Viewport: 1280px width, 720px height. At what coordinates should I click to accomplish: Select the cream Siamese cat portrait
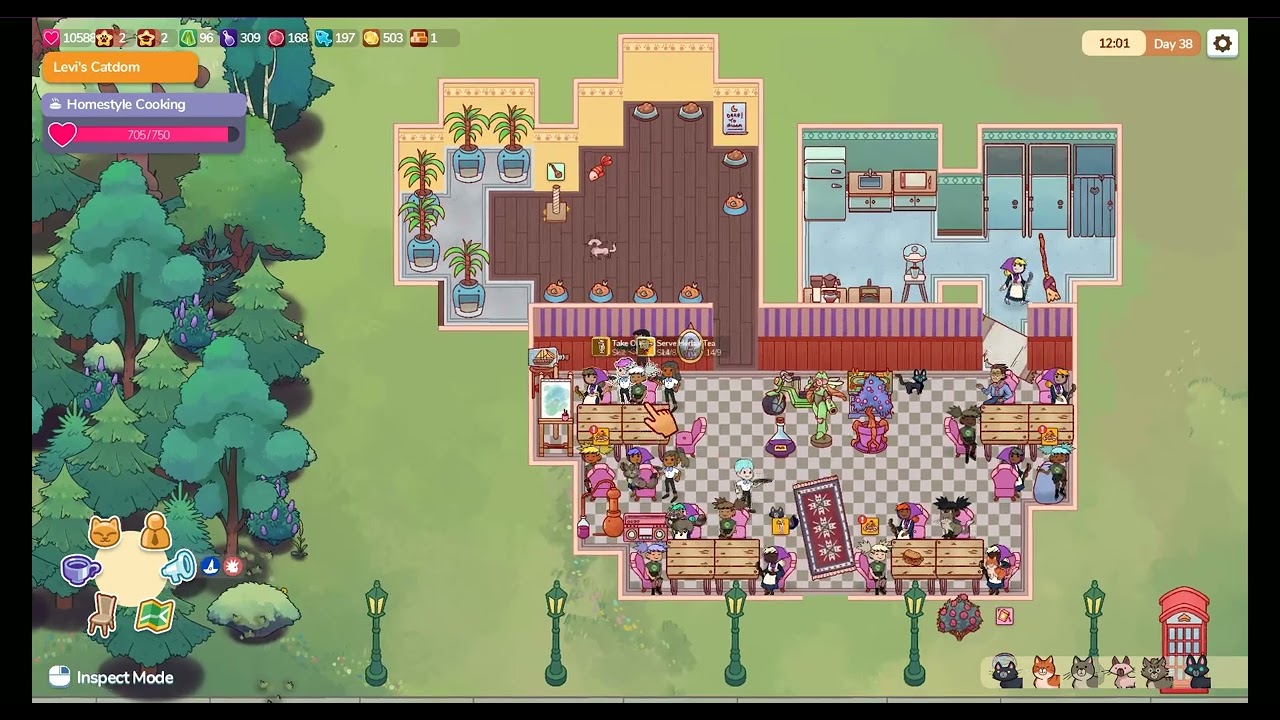[x=1121, y=671]
